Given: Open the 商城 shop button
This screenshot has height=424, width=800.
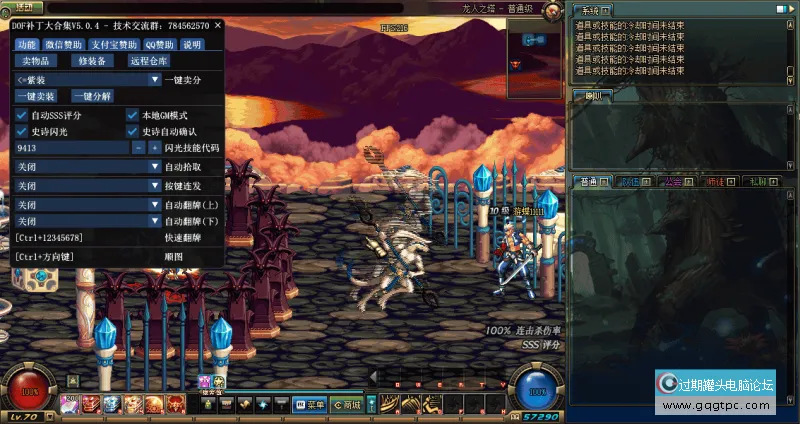Looking at the screenshot, I should (x=346, y=405).
